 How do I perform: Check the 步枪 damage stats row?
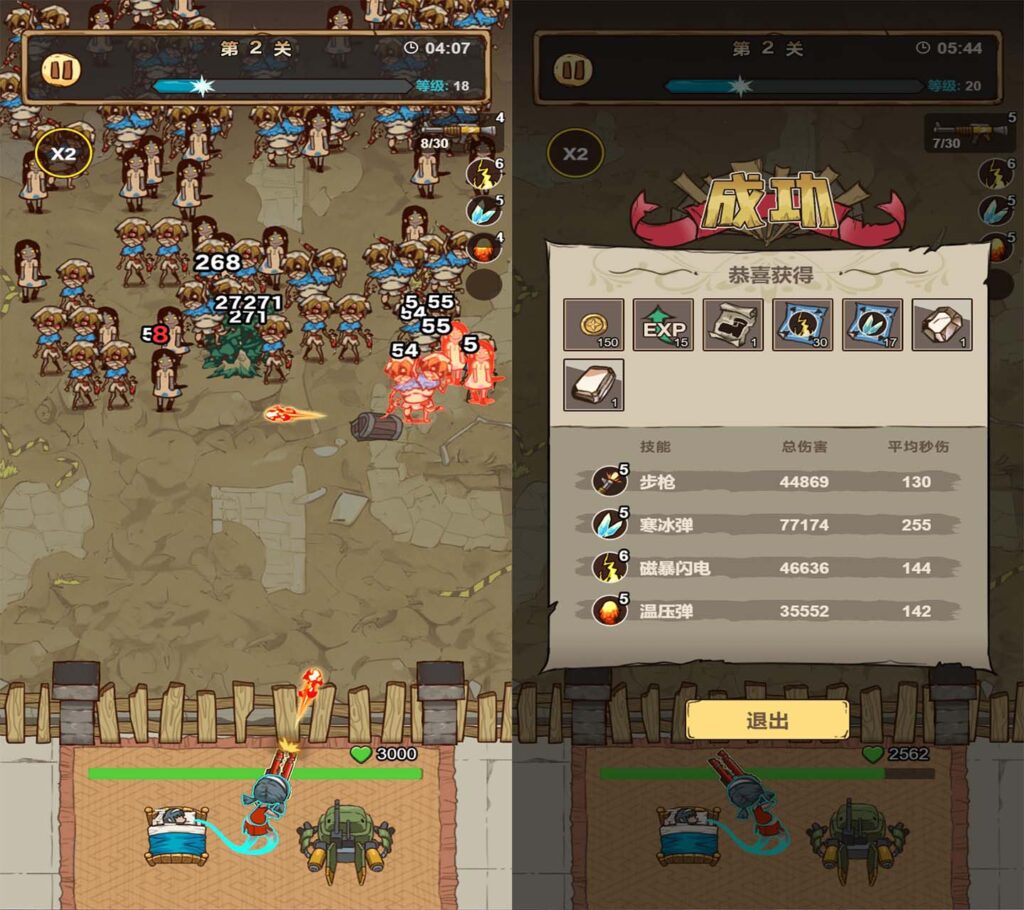(770, 481)
